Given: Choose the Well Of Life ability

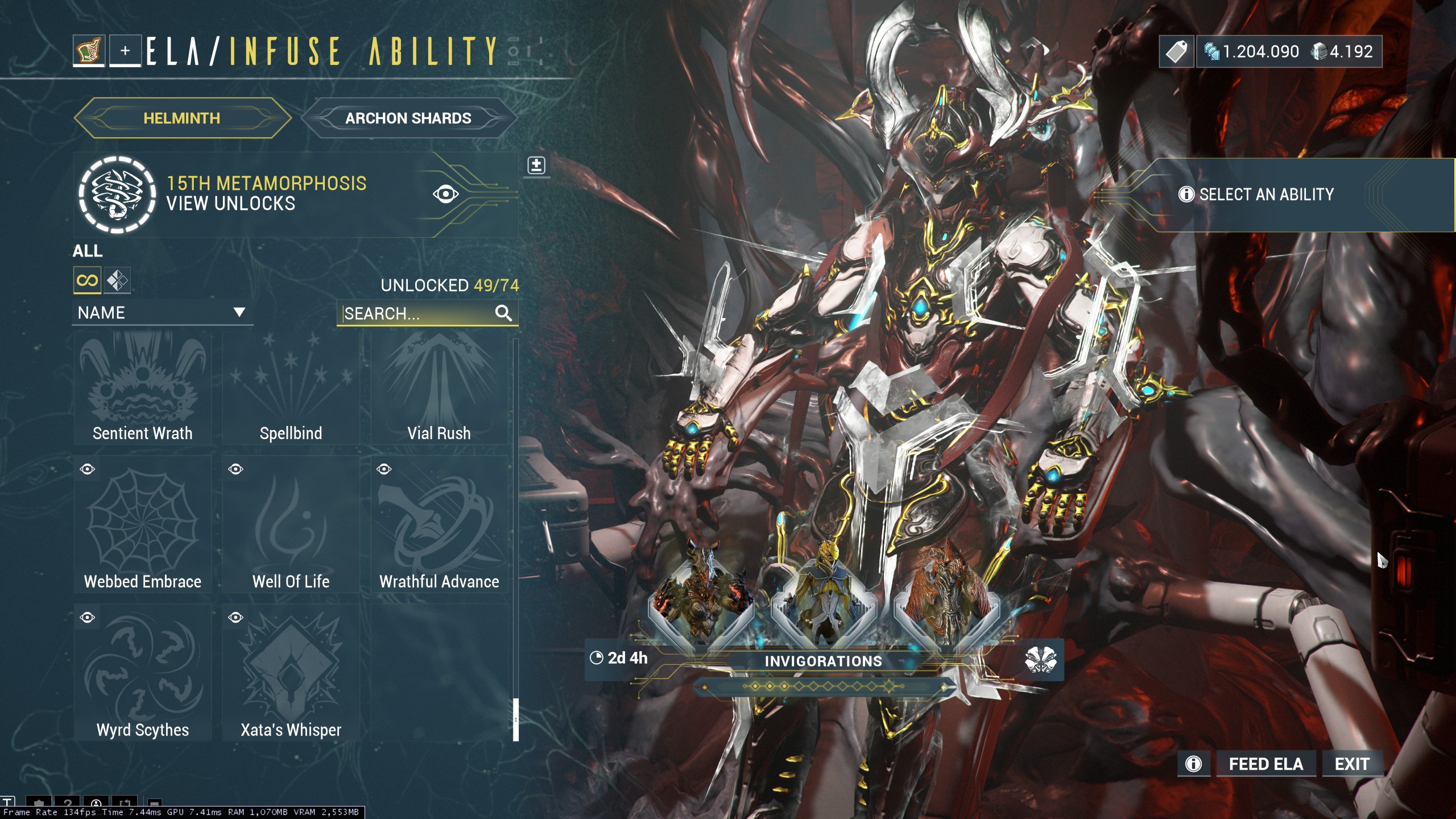Looking at the screenshot, I should click(x=291, y=524).
